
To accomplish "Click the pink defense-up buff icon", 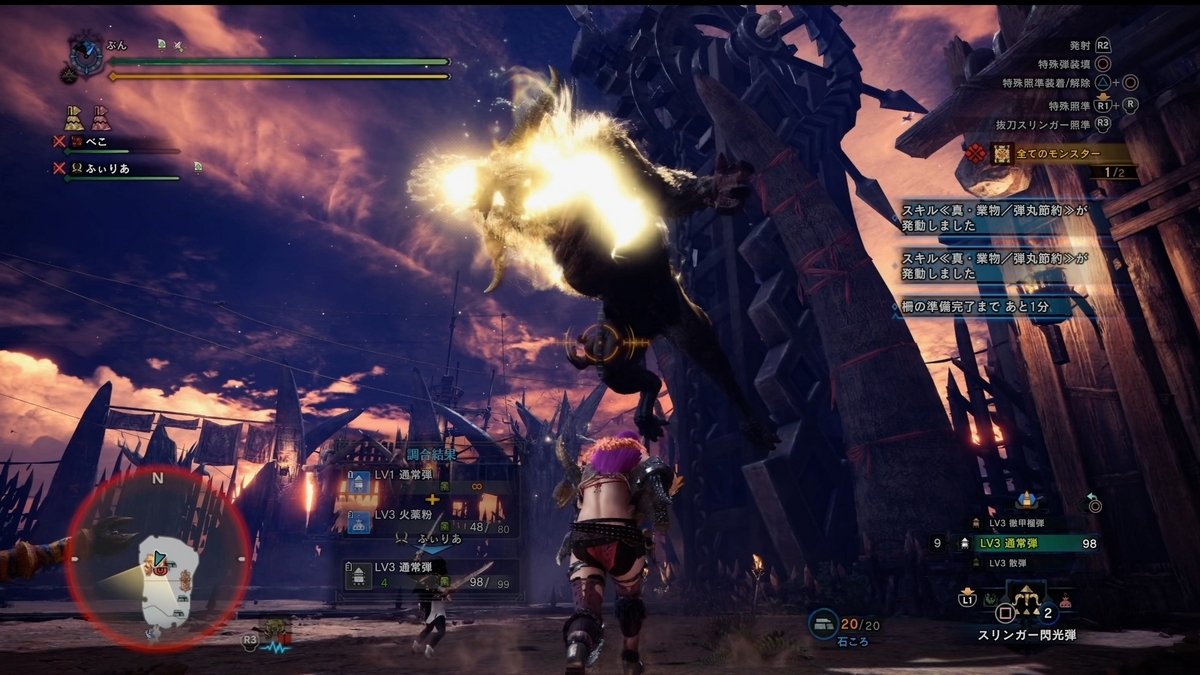I will point(100,118).
